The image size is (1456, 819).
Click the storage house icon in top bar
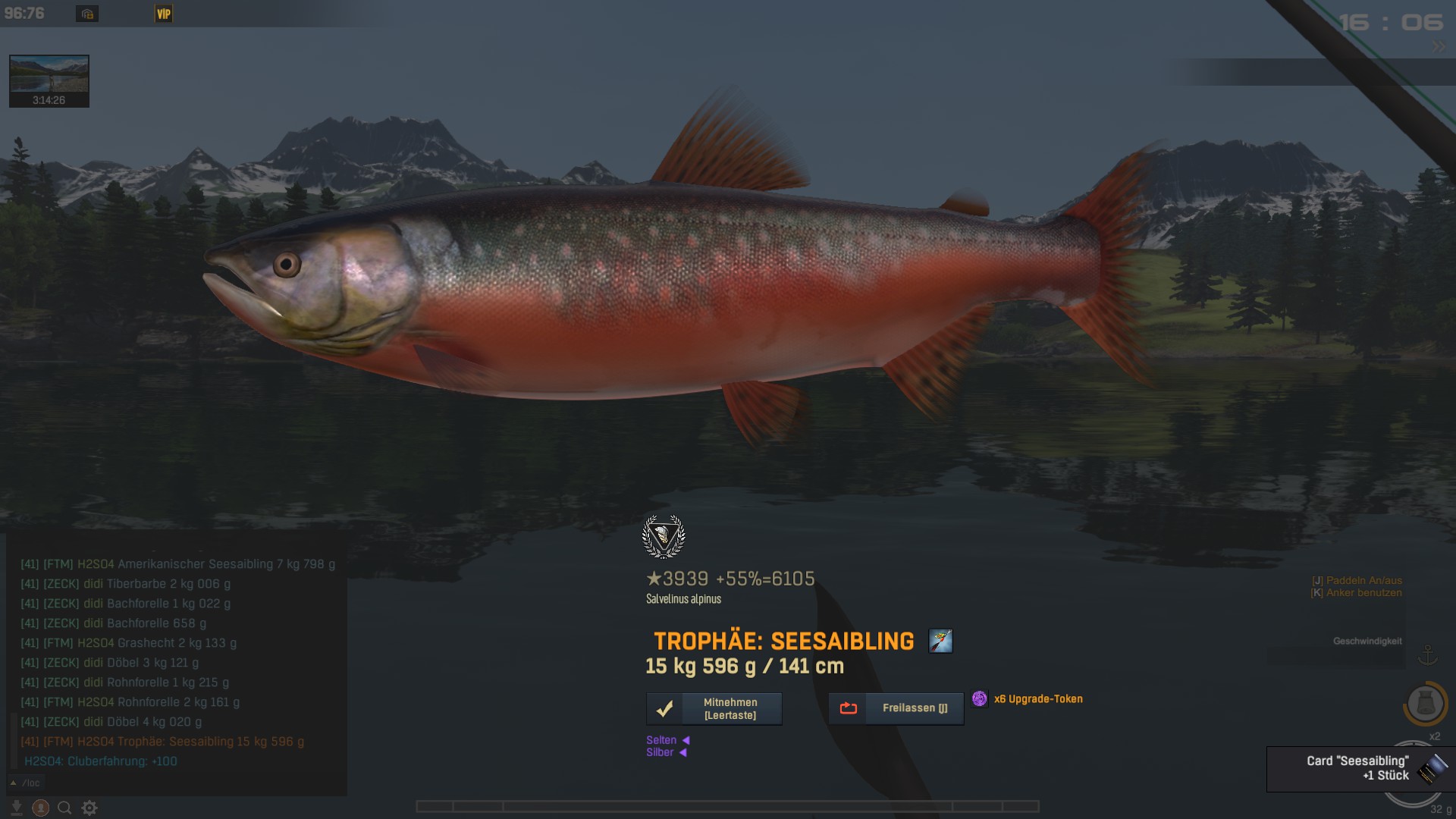tap(87, 14)
